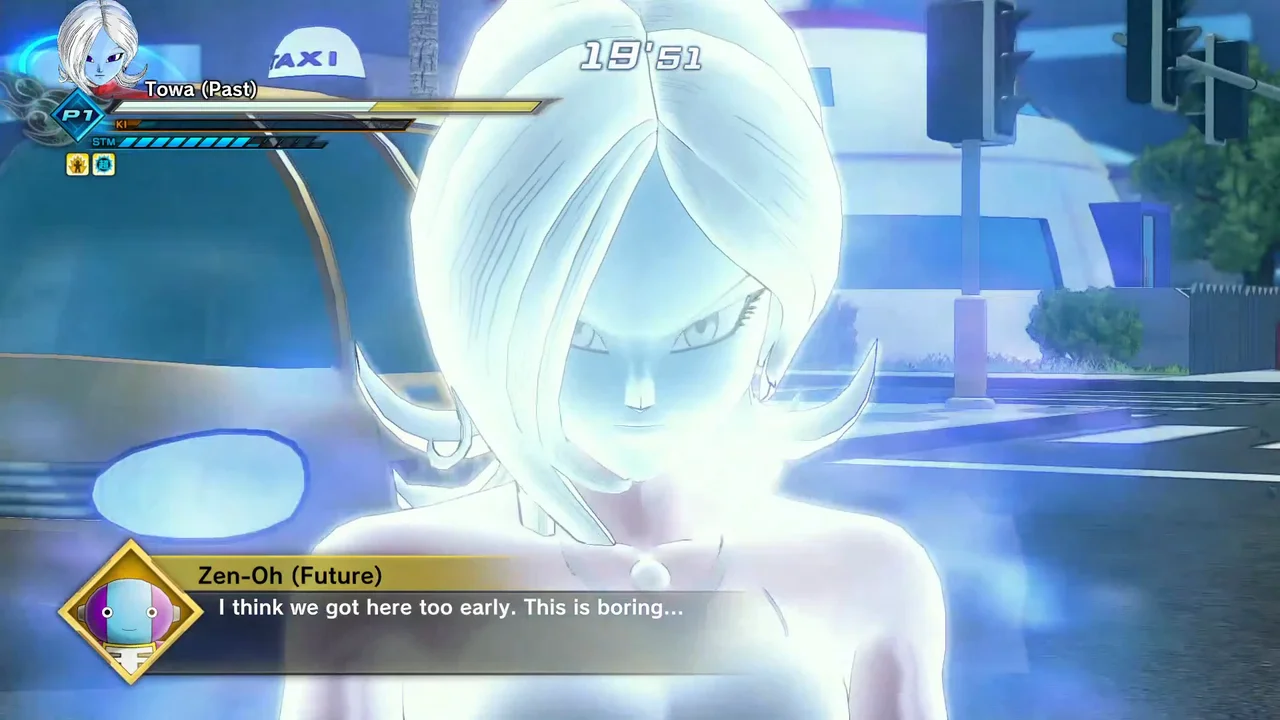Click Zen-Oh (Future) dialogue portrait
Viewport: 1280px width, 720px height.
pyautogui.click(x=131, y=612)
